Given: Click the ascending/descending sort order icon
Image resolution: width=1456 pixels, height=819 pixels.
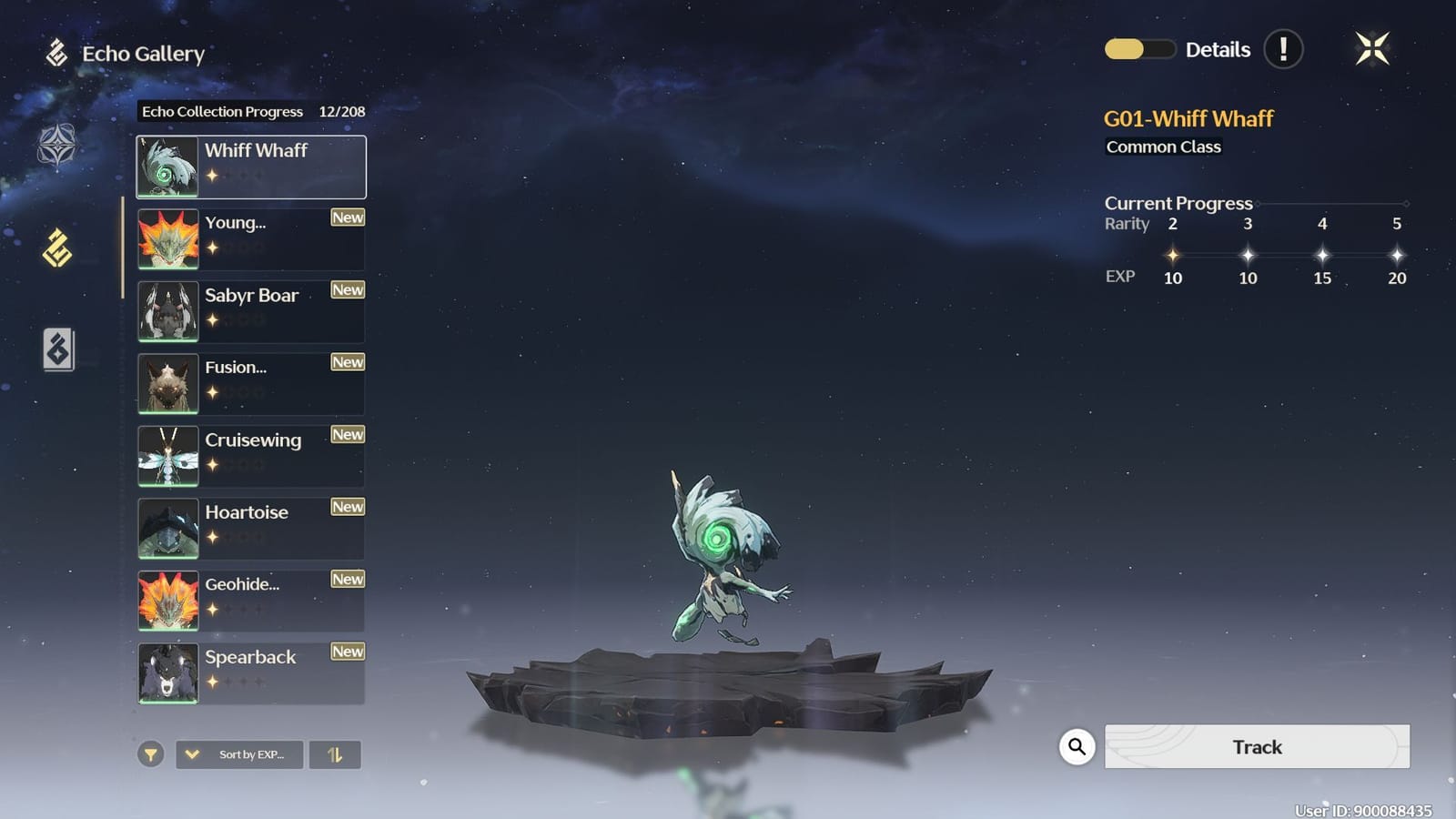Looking at the screenshot, I should click(336, 754).
